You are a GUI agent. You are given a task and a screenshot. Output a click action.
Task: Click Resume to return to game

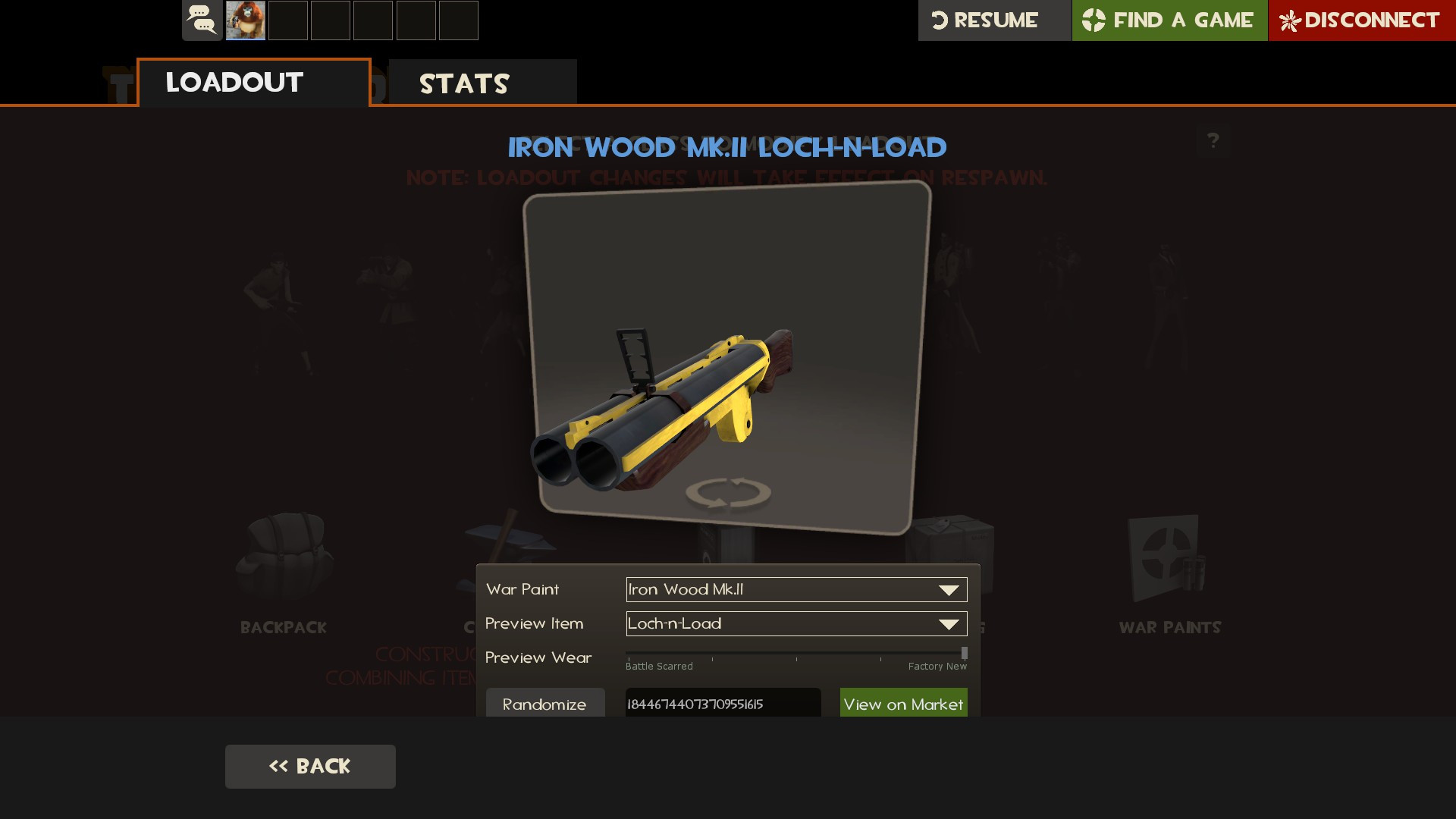click(993, 20)
